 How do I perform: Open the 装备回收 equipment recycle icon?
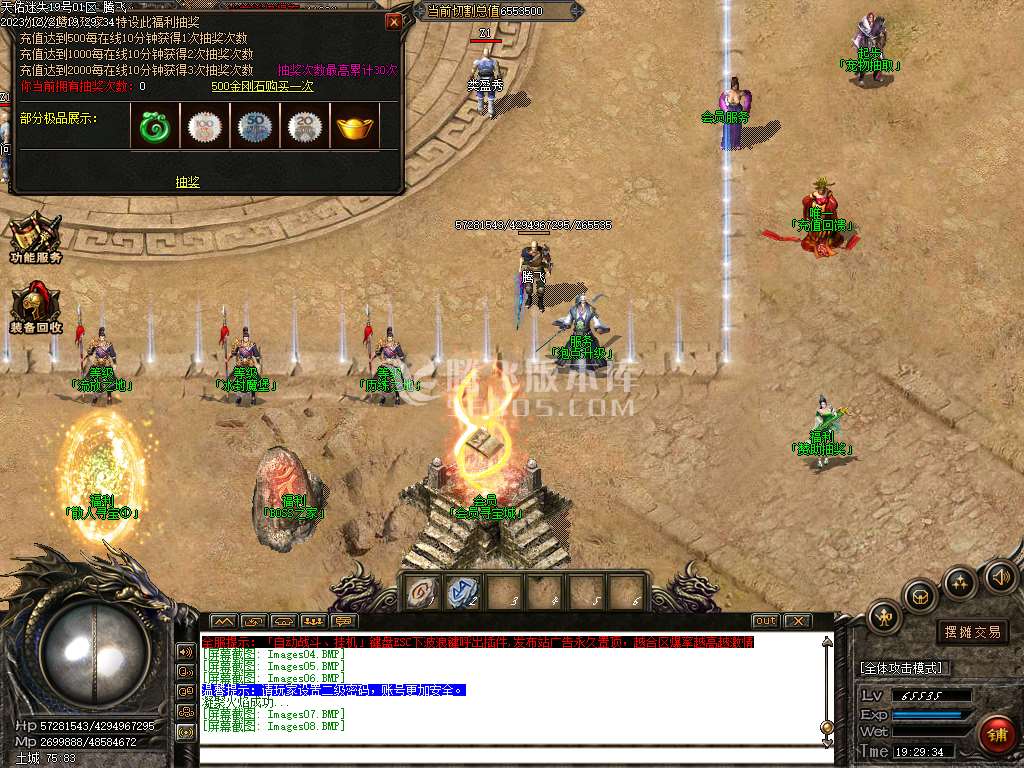coord(36,308)
